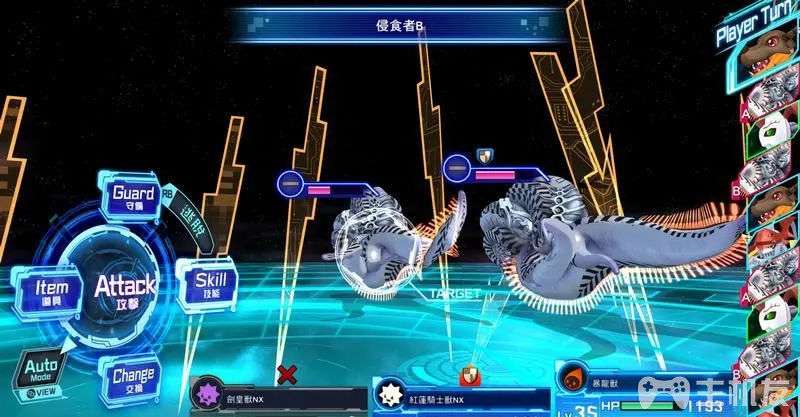
Task: Choose the Change command to swap Digimon
Action: (133, 379)
